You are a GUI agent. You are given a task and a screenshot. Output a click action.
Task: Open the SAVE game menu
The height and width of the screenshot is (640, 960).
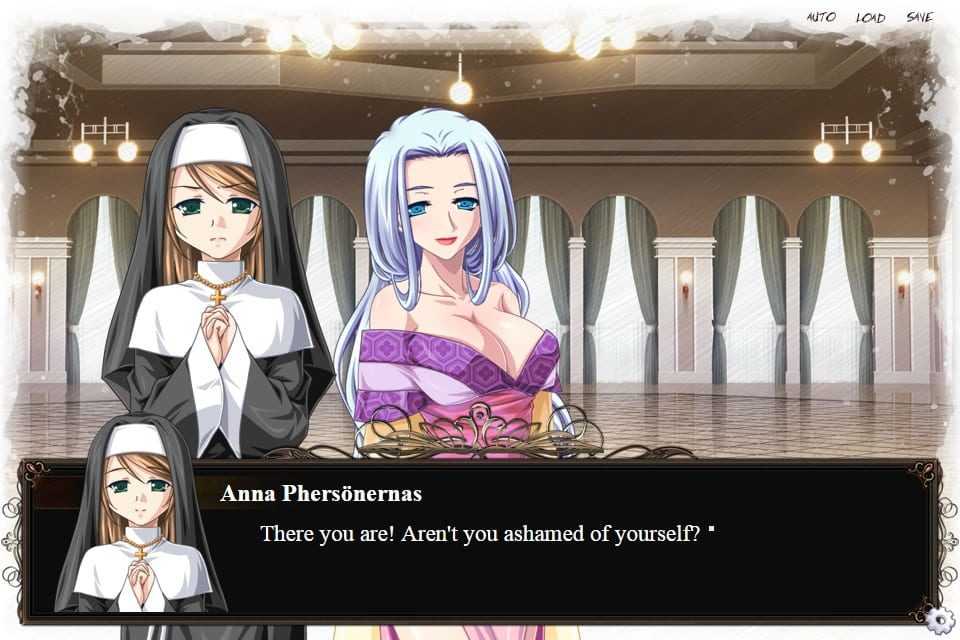(x=919, y=17)
